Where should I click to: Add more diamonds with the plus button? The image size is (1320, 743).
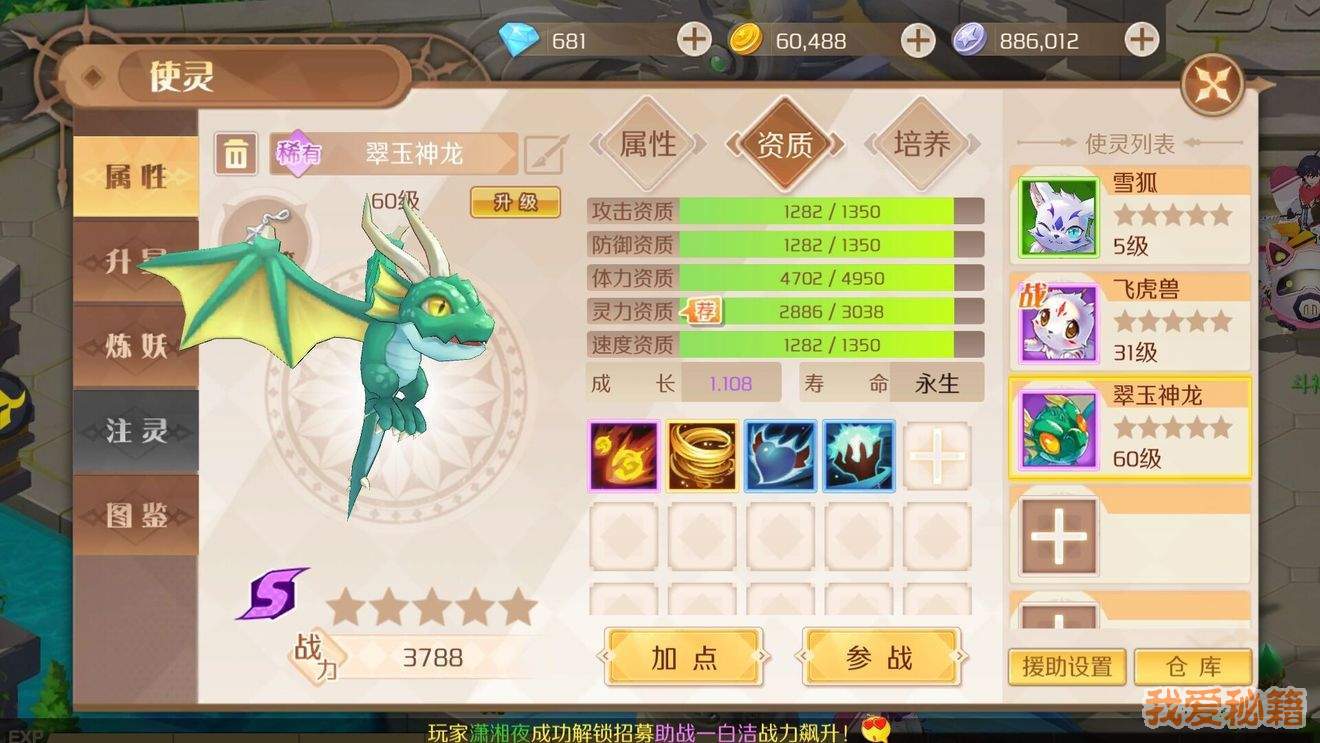point(693,41)
